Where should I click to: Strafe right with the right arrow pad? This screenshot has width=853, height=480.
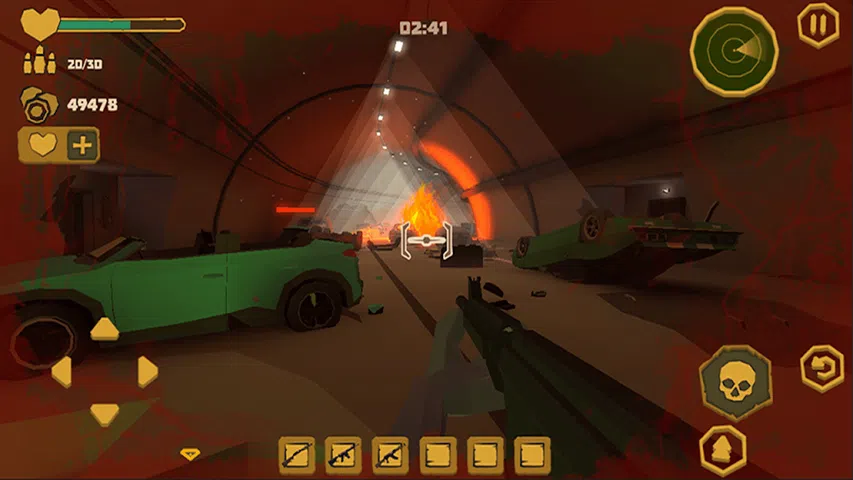pos(148,372)
